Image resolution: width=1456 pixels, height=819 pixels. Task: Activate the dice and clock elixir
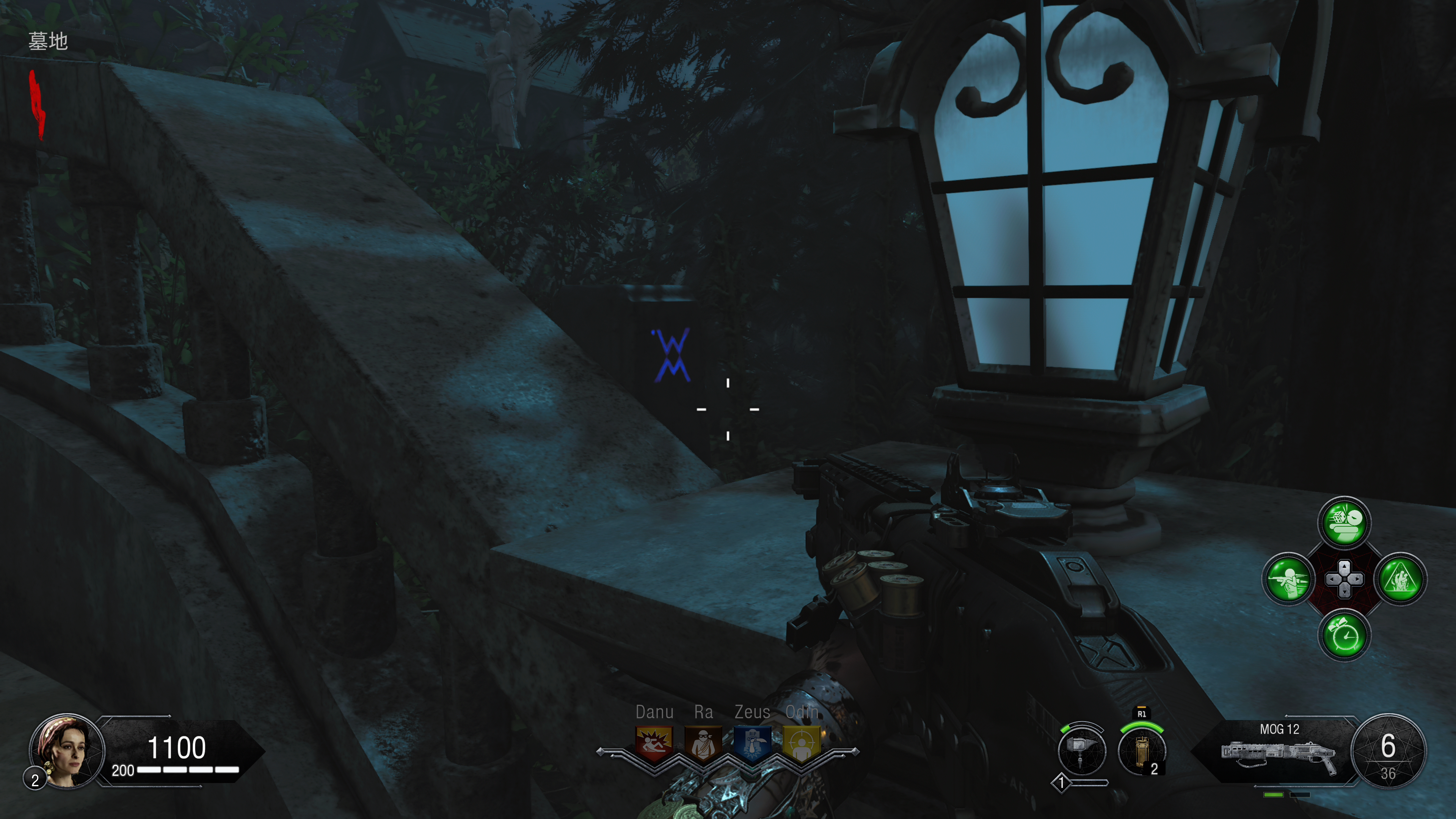click(1344, 523)
